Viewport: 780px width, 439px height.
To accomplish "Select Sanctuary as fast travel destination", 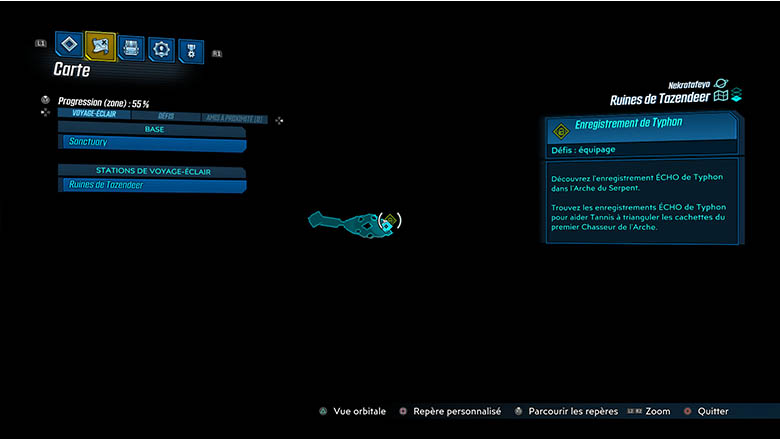I will point(152,143).
